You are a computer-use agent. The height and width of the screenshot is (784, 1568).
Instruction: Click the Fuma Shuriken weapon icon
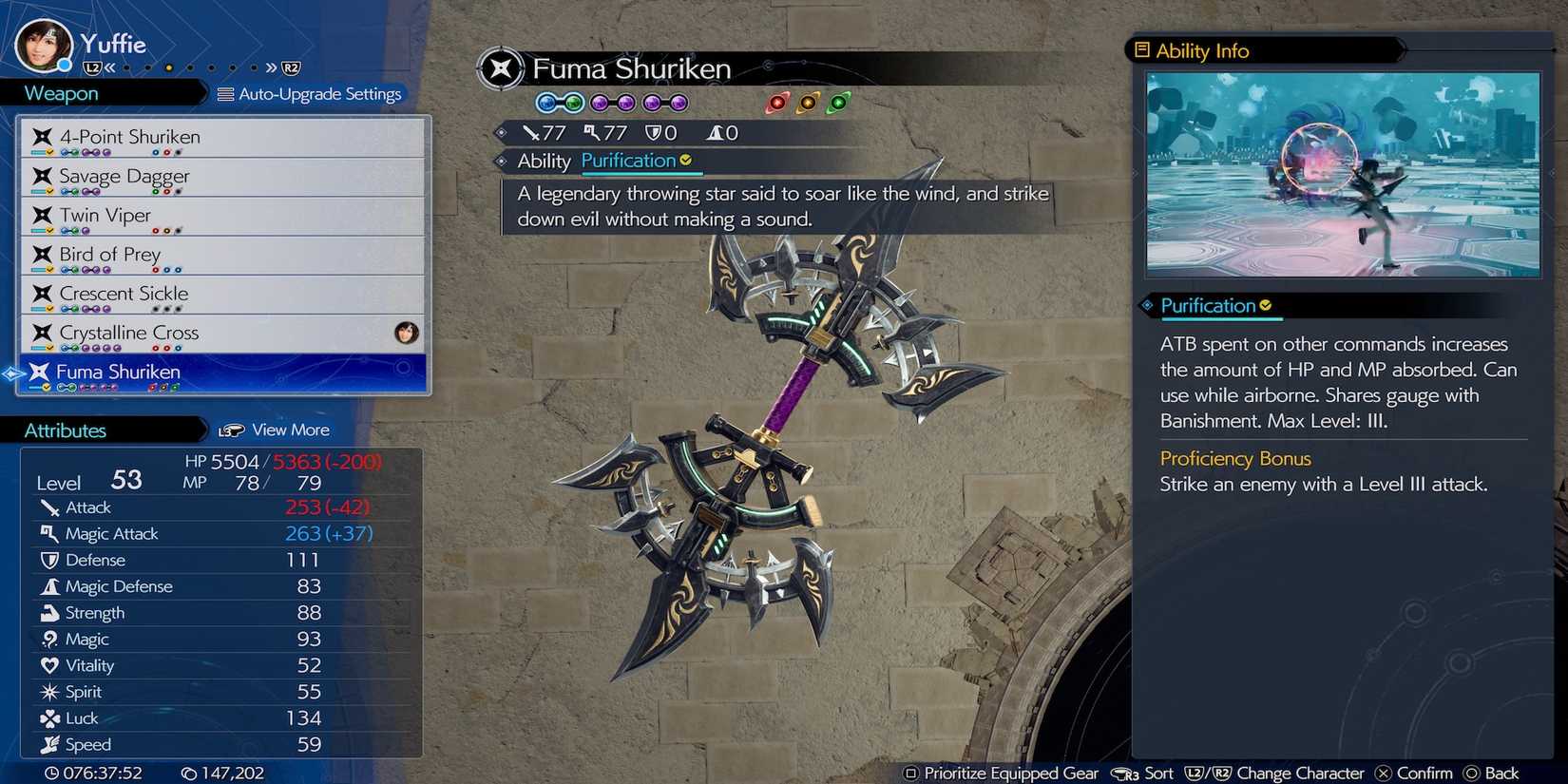(x=40, y=372)
